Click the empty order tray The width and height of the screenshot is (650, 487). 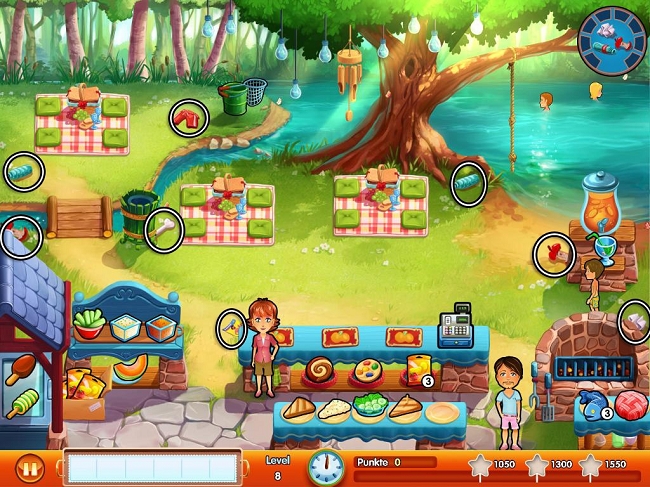(x=152, y=466)
